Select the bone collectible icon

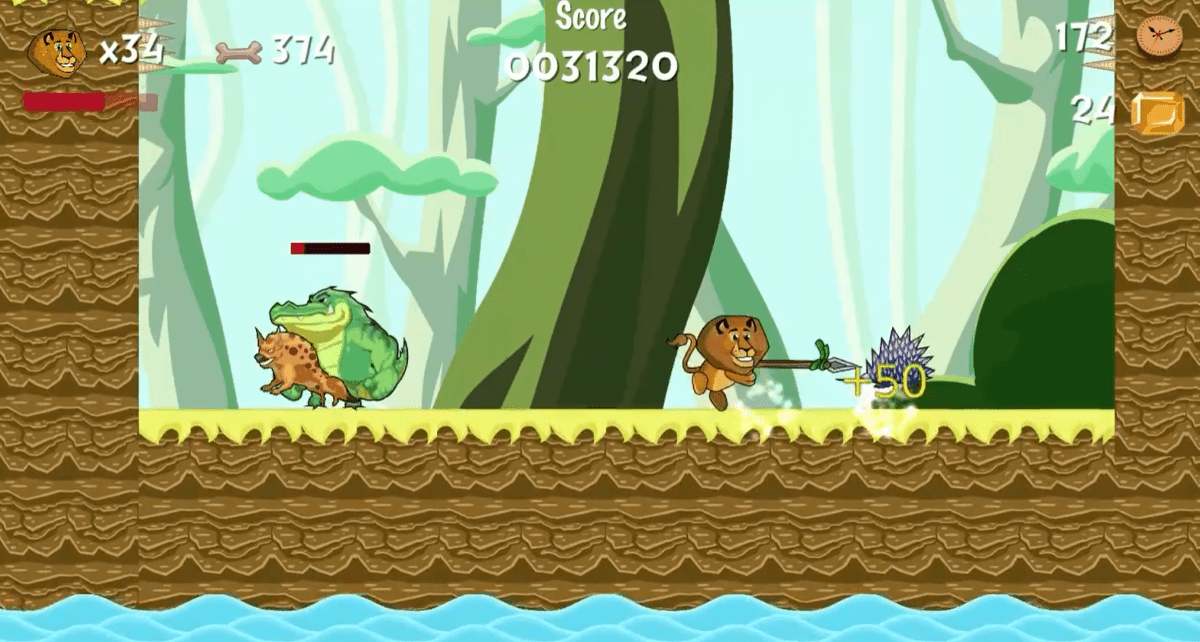(238, 51)
